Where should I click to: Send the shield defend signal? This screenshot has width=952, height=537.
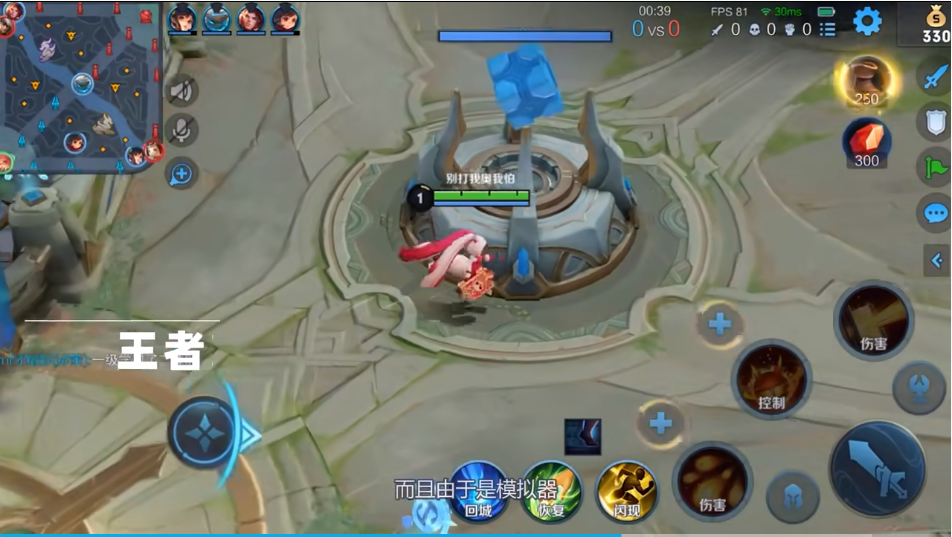(935, 121)
